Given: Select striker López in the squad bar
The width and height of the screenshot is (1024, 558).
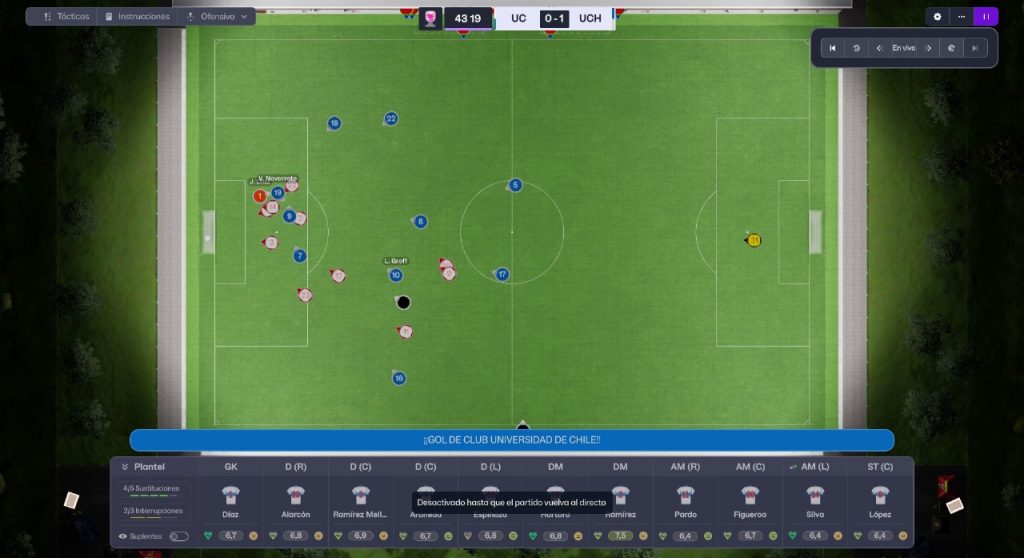Looking at the screenshot, I should (880, 502).
